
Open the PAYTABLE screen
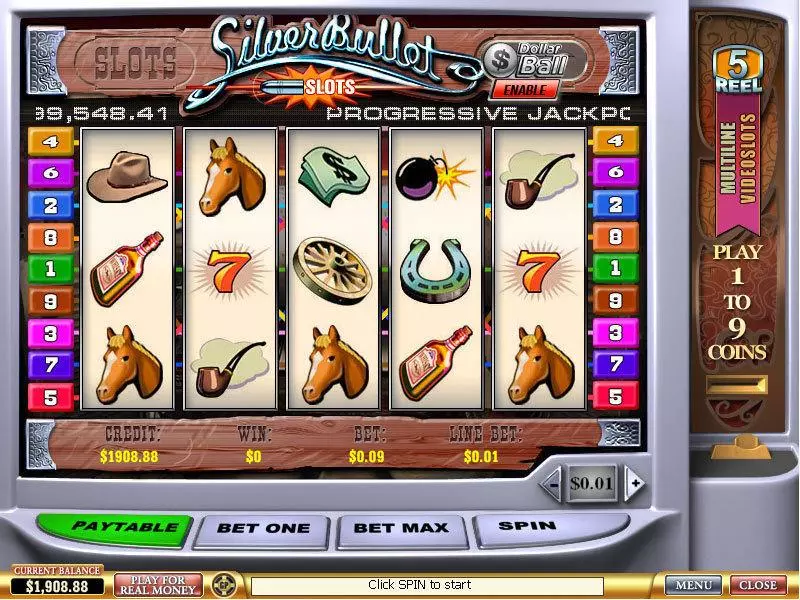(x=112, y=527)
